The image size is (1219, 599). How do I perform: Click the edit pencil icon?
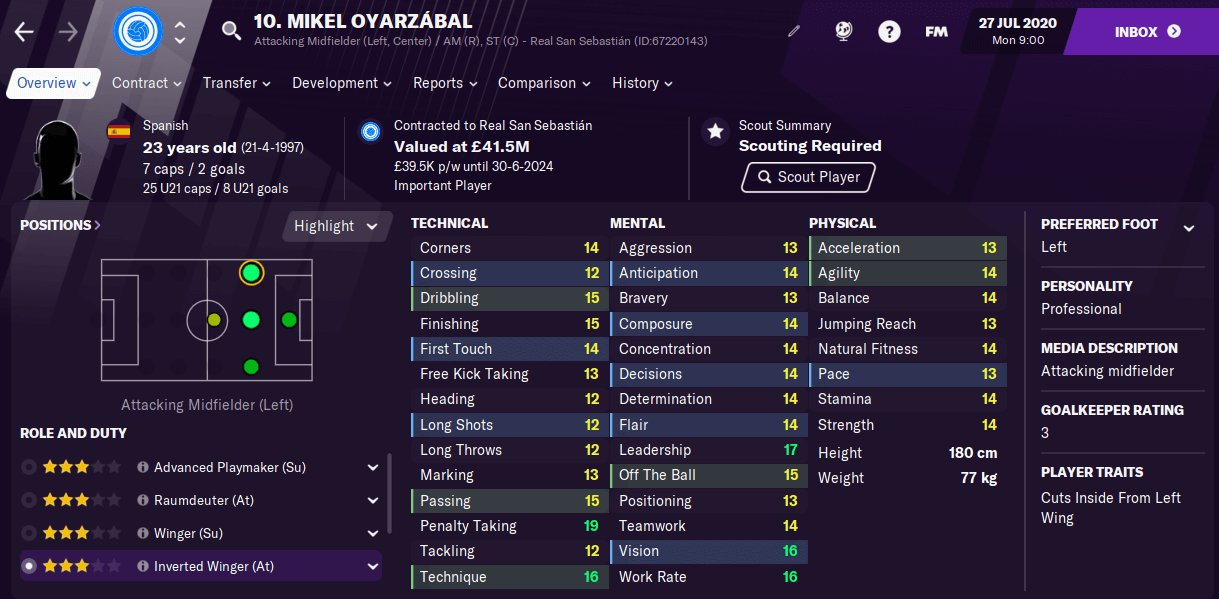[x=794, y=31]
